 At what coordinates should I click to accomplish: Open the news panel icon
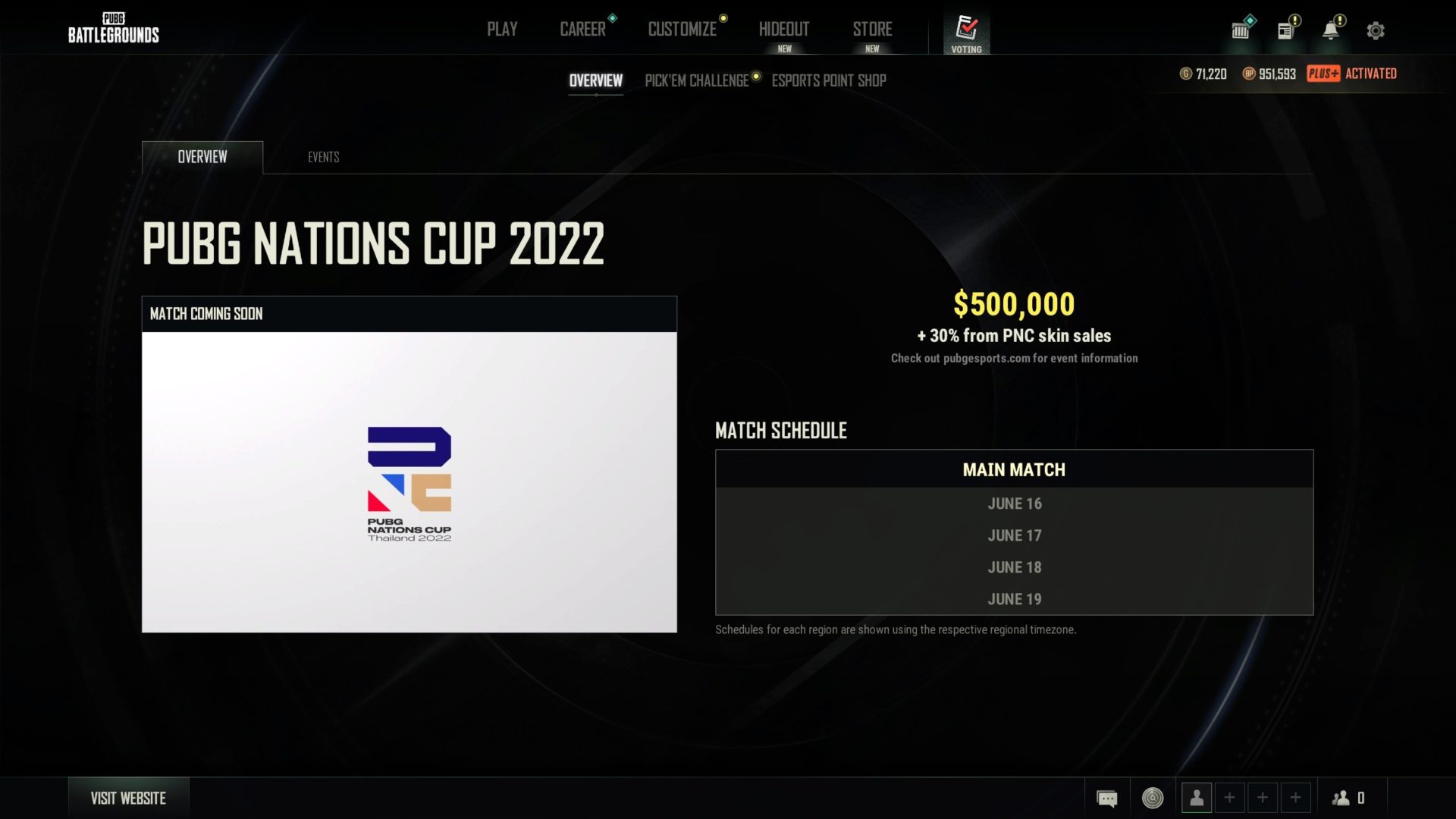[1285, 30]
